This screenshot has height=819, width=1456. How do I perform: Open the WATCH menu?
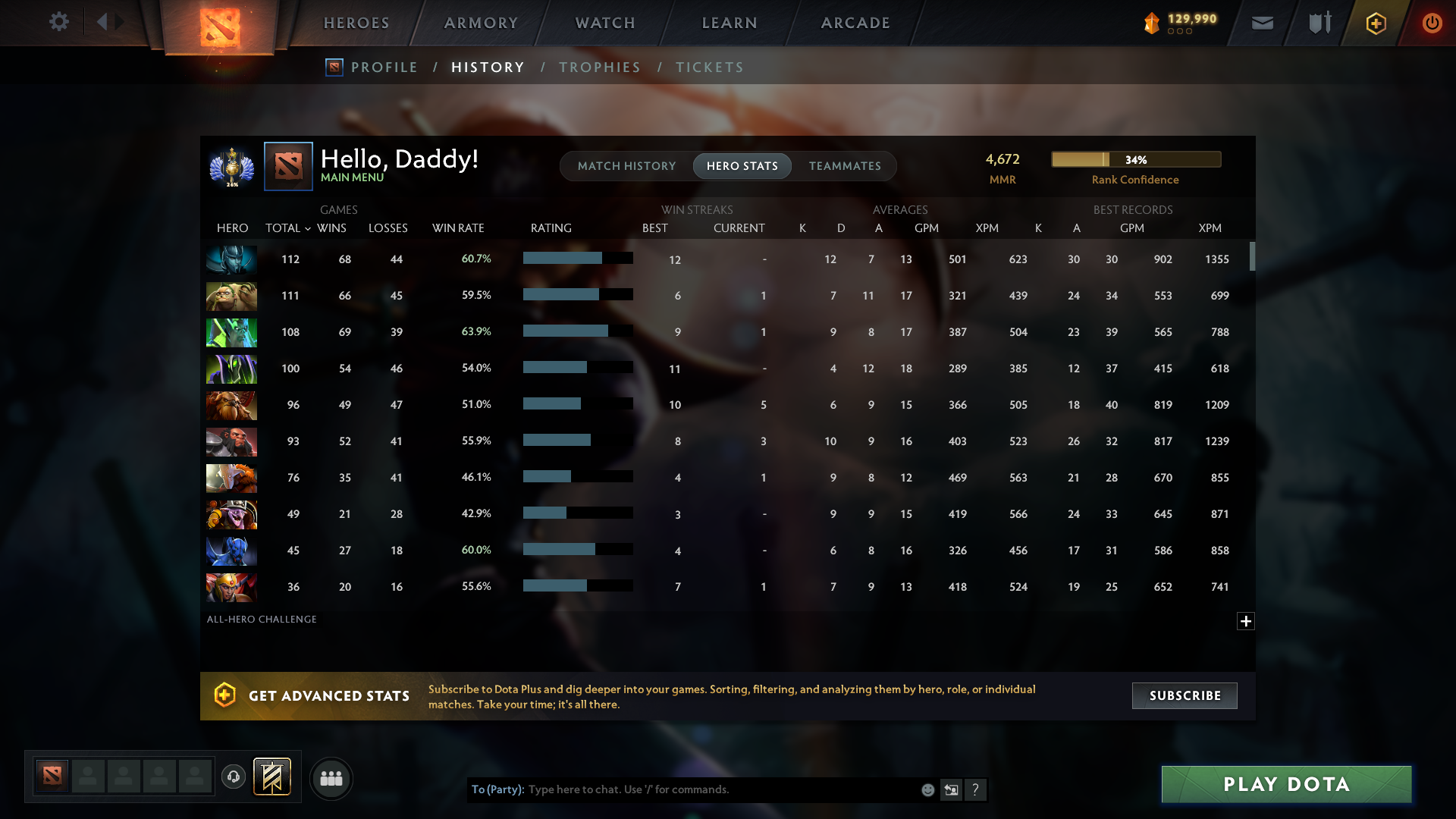[604, 23]
